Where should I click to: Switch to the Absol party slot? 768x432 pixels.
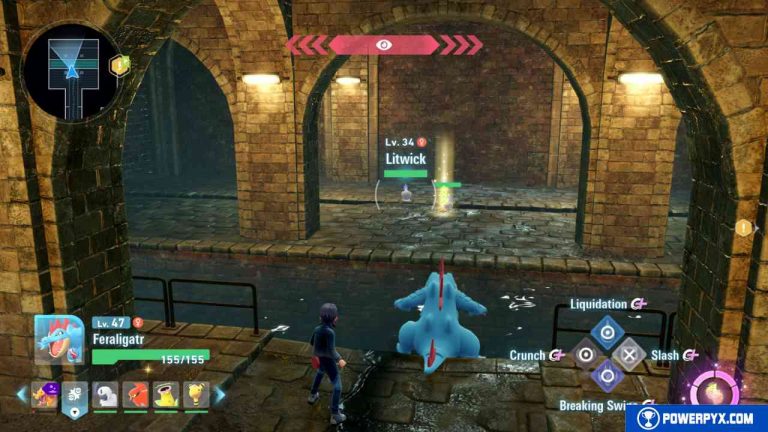tap(106, 396)
